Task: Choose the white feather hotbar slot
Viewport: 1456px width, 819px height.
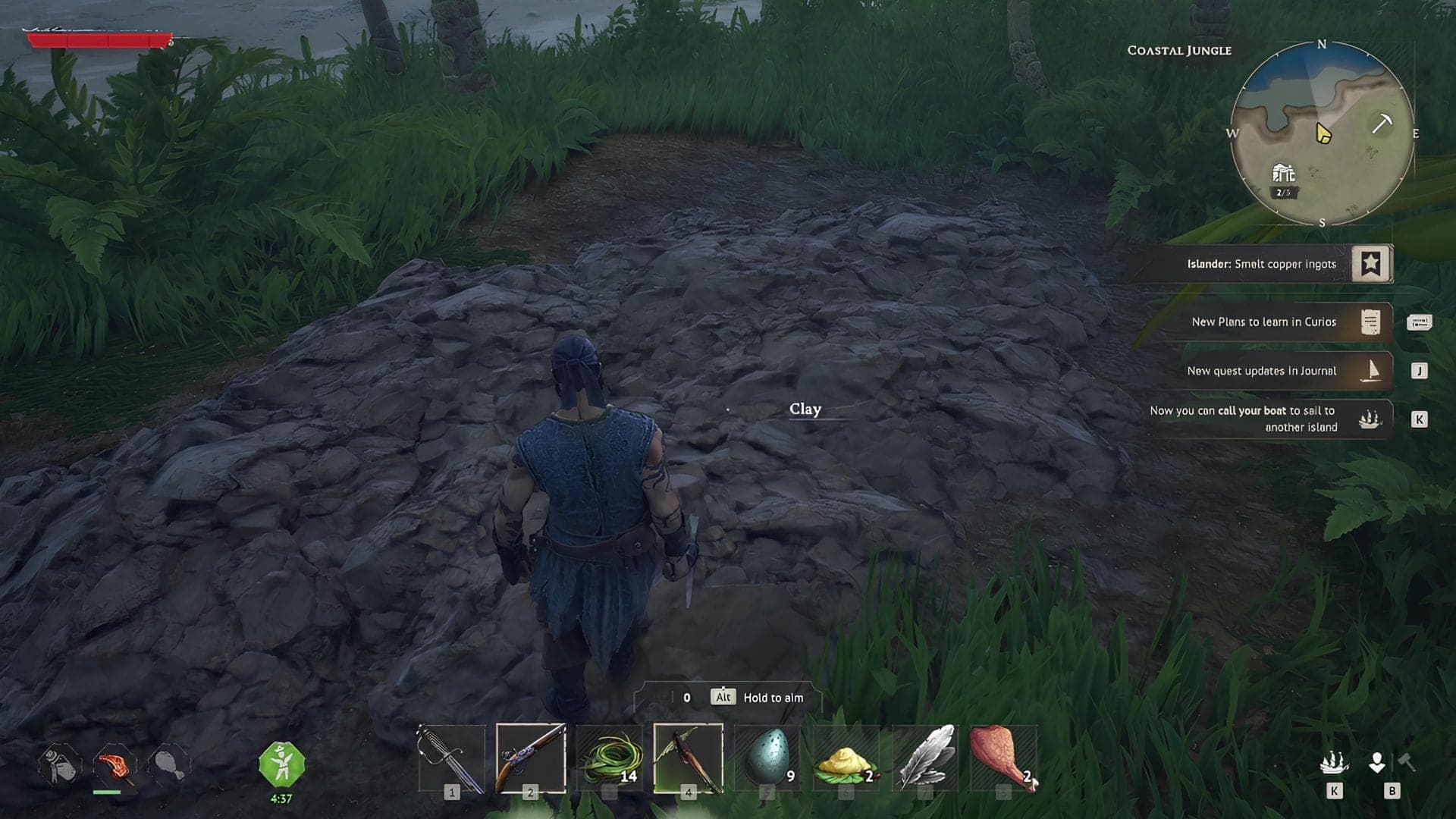Action: pyautogui.click(x=925, y=758)
